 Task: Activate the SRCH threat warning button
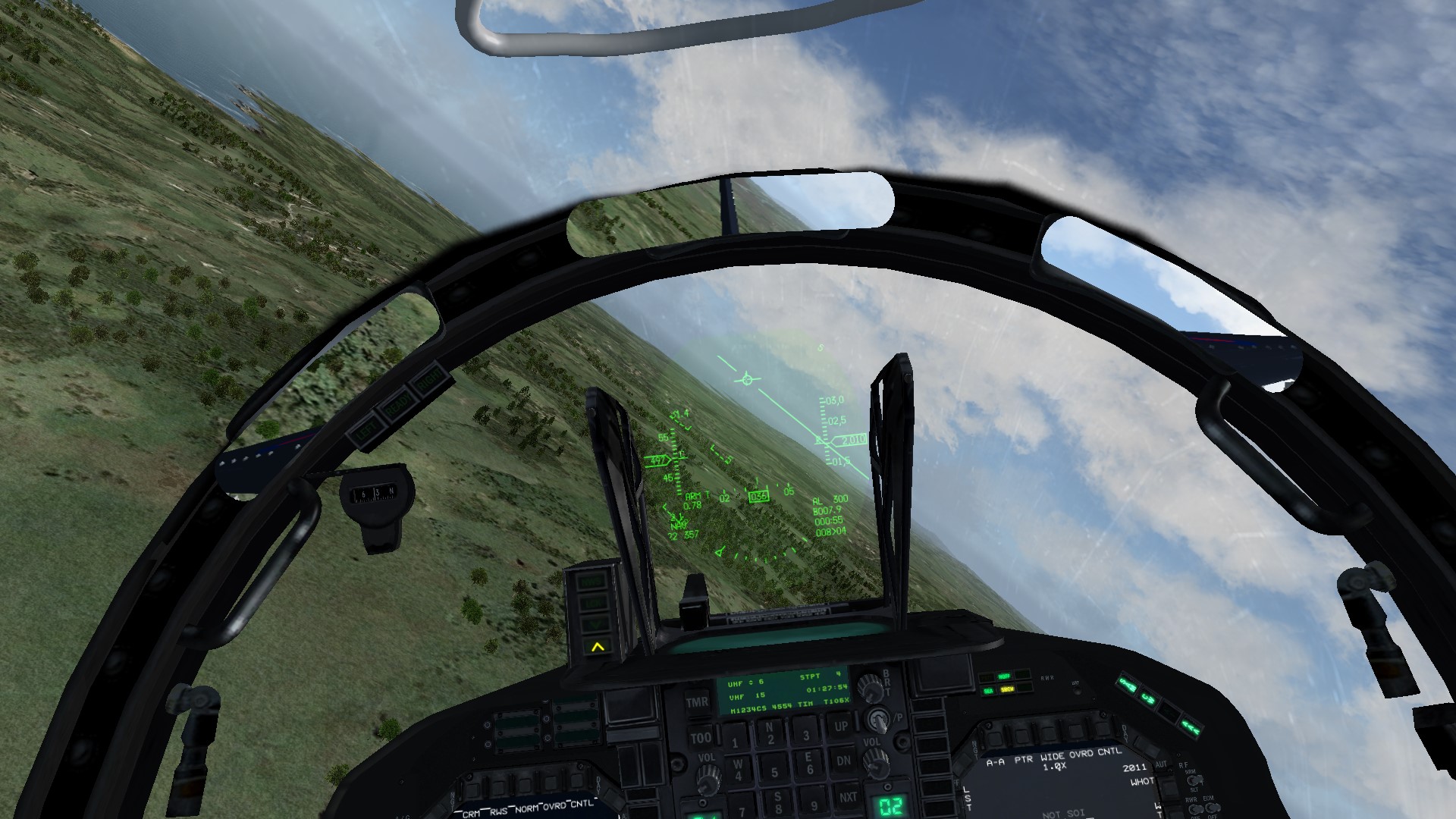tap(1007, 689)
